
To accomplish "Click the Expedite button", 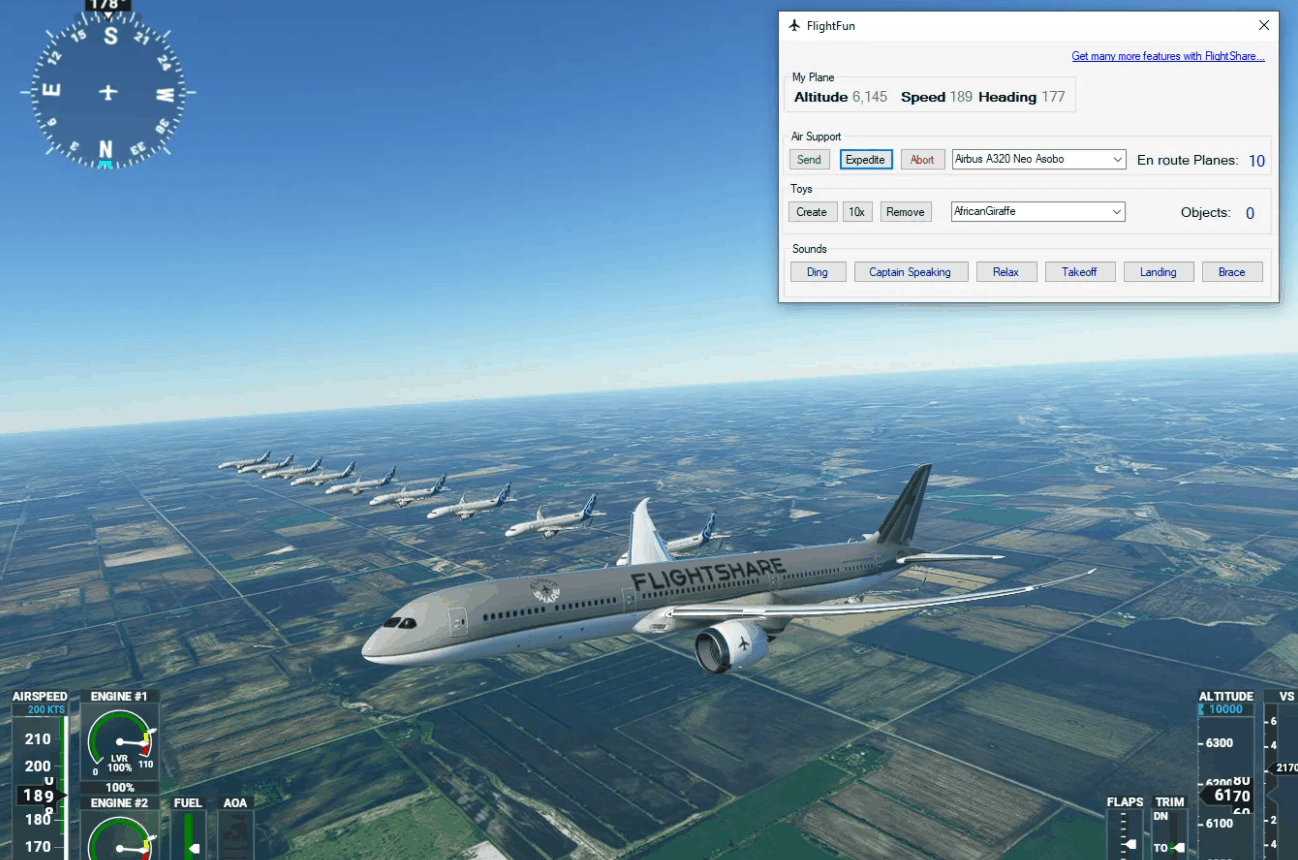I will click(x=865, y=160).
